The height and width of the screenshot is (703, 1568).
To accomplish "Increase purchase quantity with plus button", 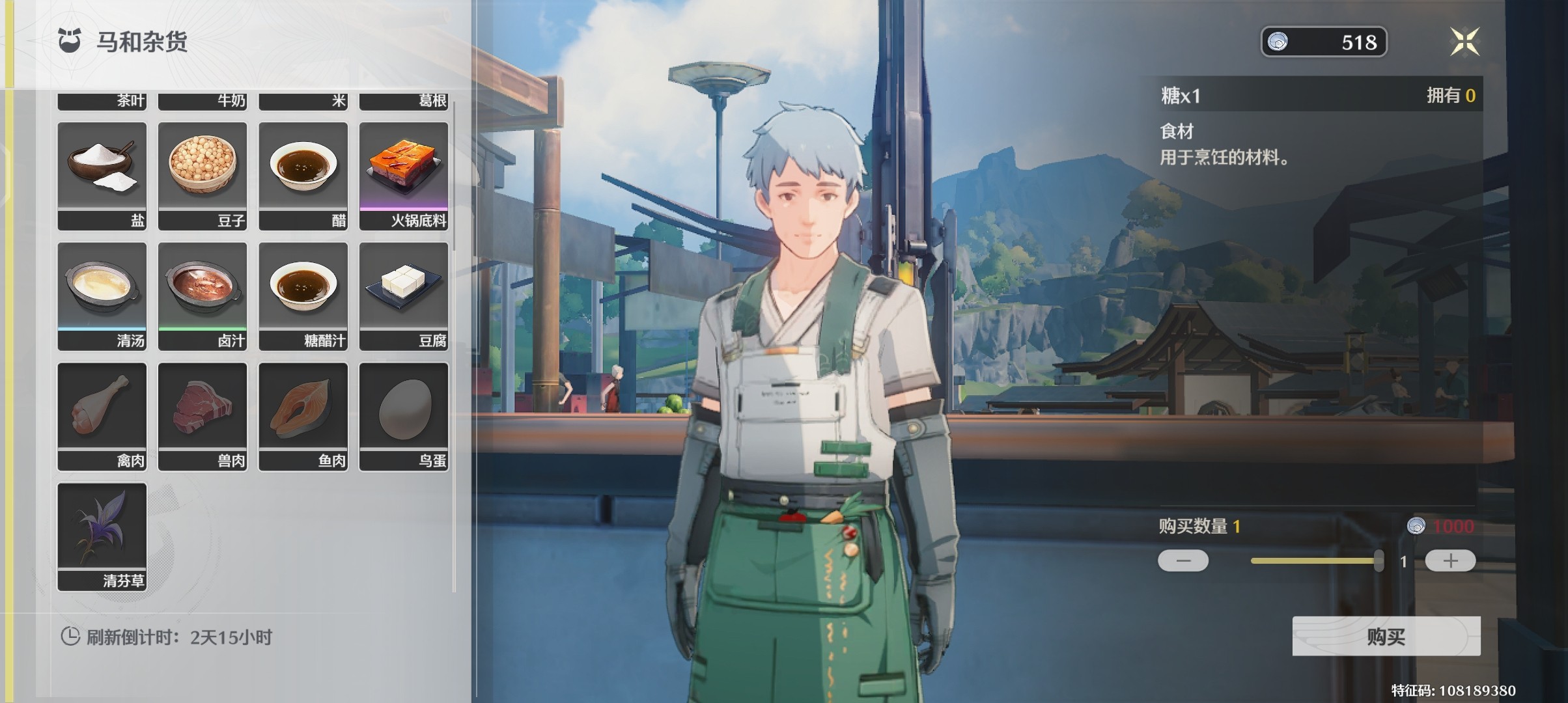I will (1450, 560).
